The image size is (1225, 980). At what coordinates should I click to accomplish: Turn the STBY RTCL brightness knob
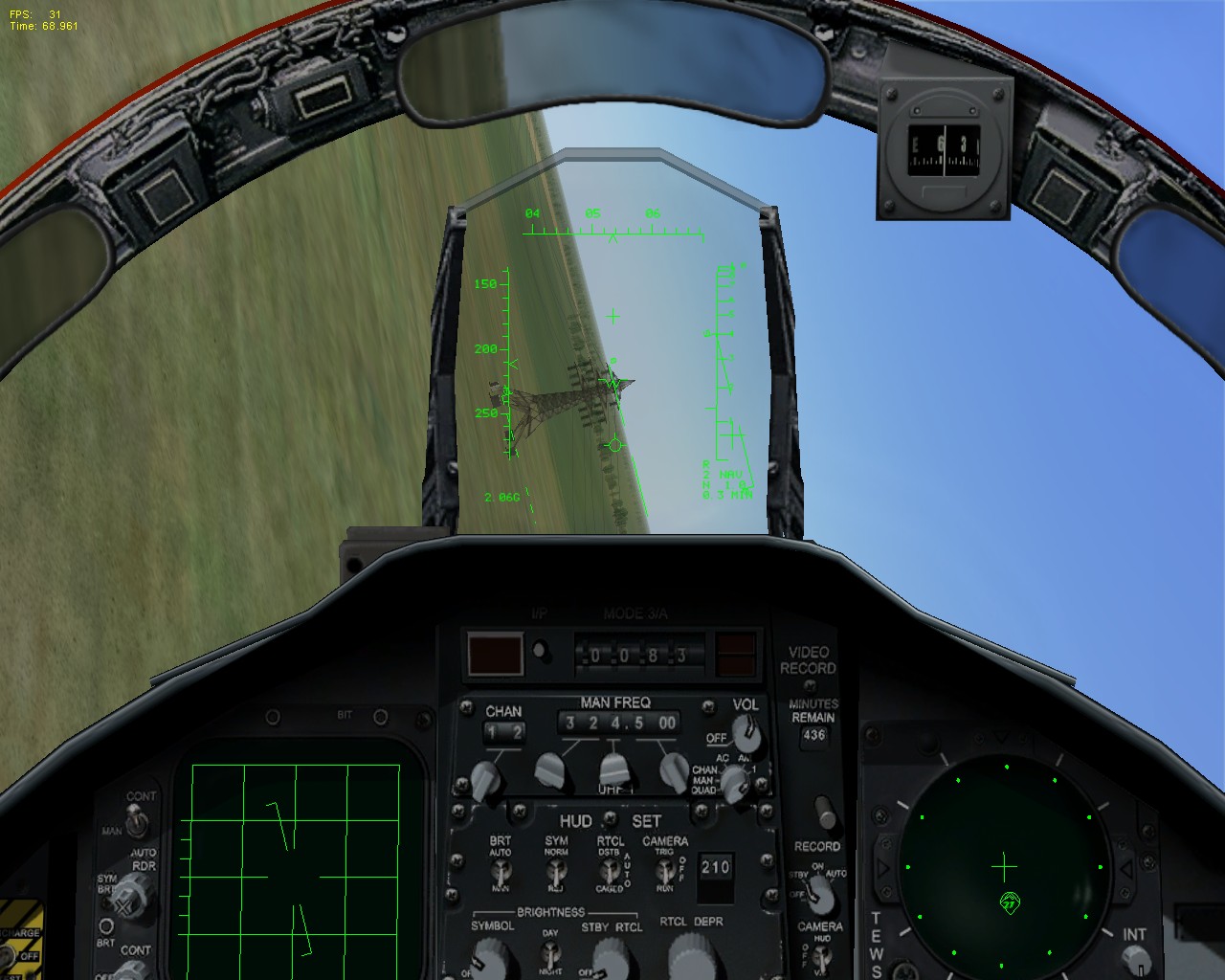611,959
